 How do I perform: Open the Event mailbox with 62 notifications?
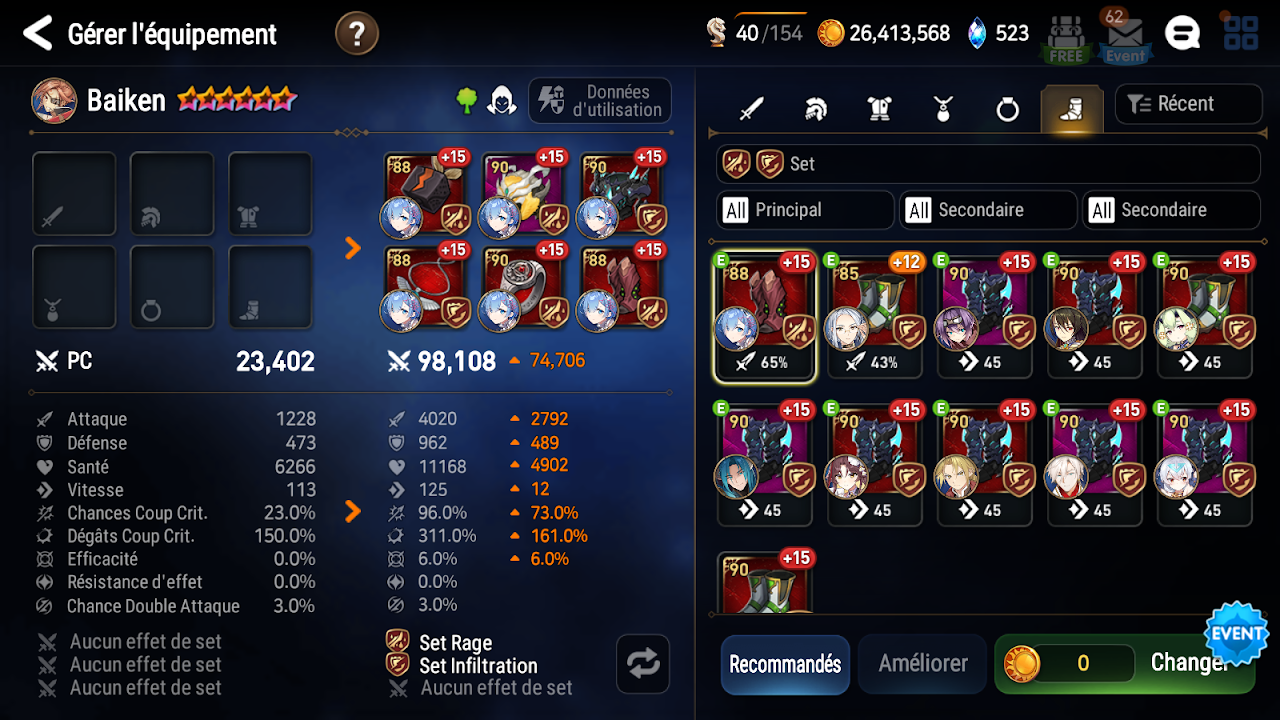[x=1124, y=35]
